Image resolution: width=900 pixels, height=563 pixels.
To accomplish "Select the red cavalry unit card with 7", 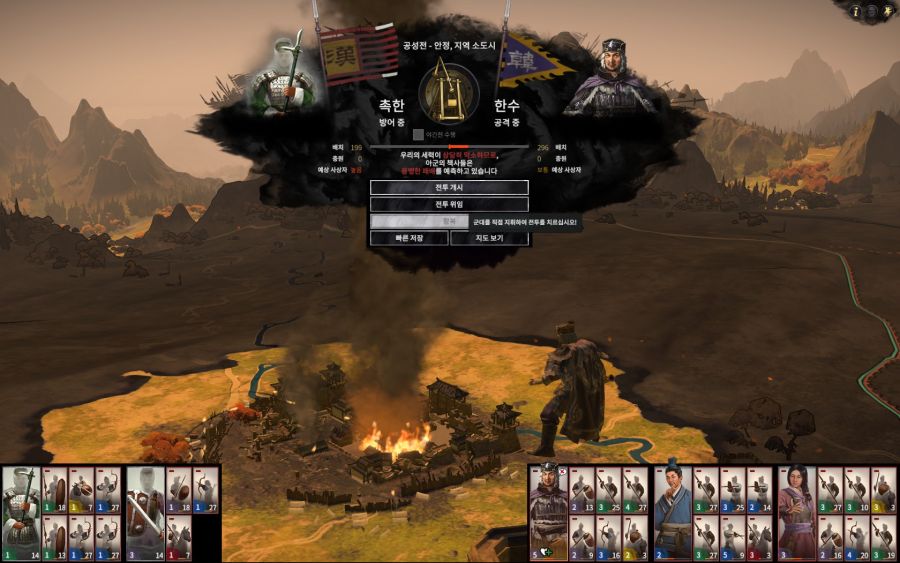I will pyautogui.click(x=181, y=538).
